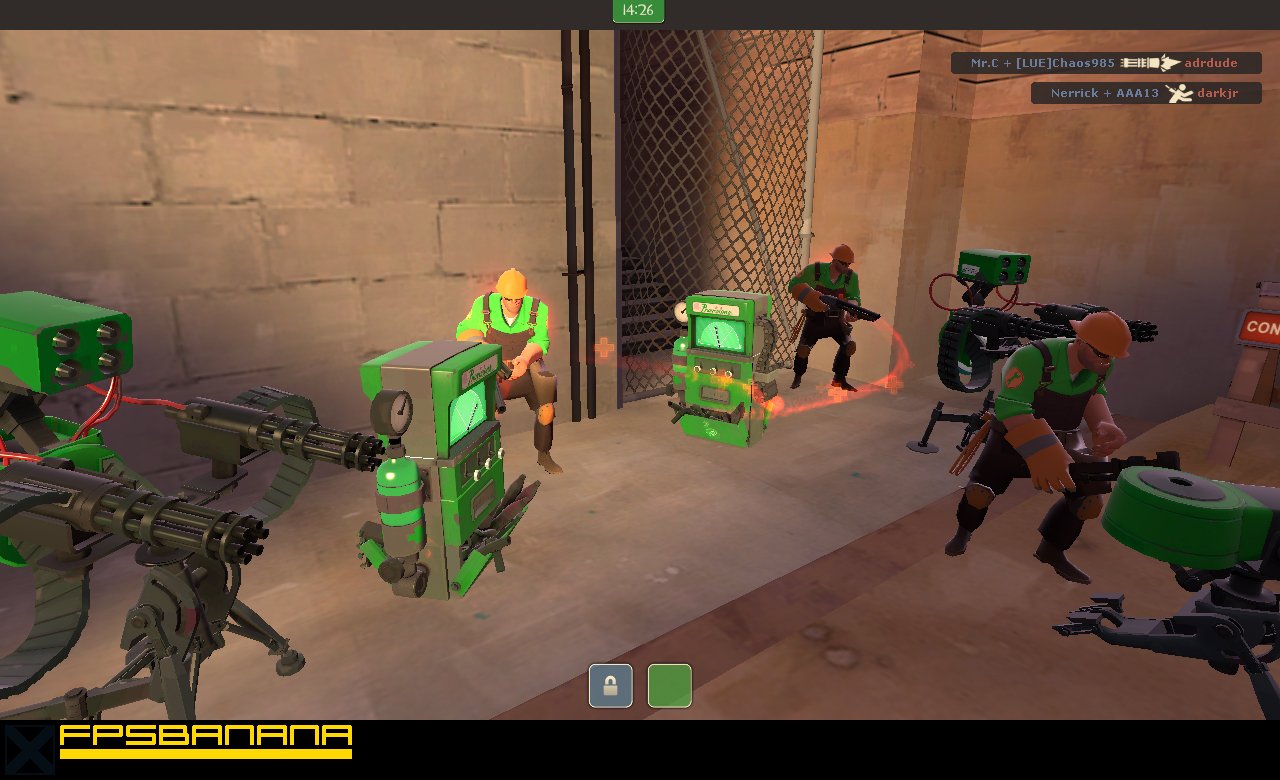Select the green captured control point indicator
This screenshot has height=780, width=1280.
669,684
